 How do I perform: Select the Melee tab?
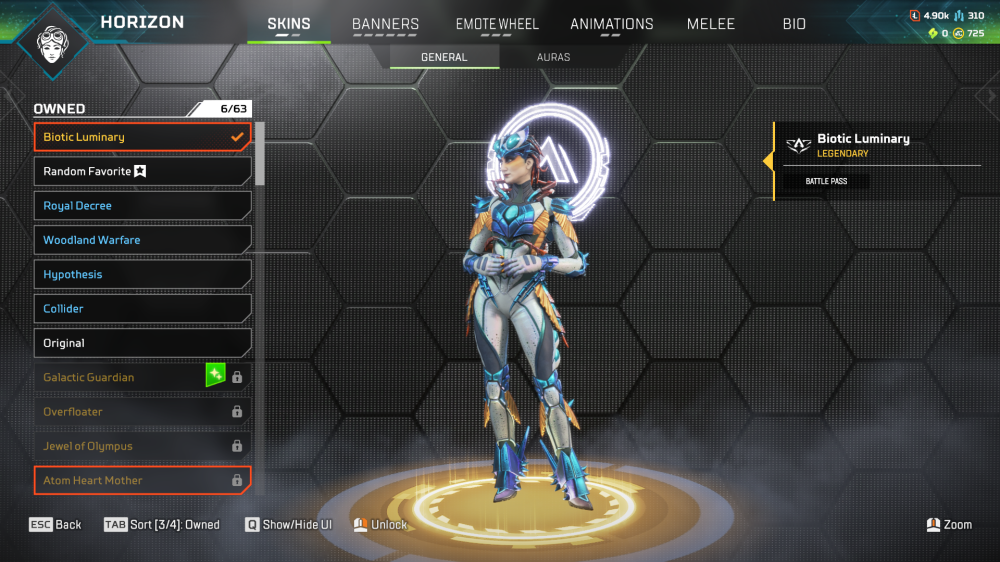pos(711,24)
